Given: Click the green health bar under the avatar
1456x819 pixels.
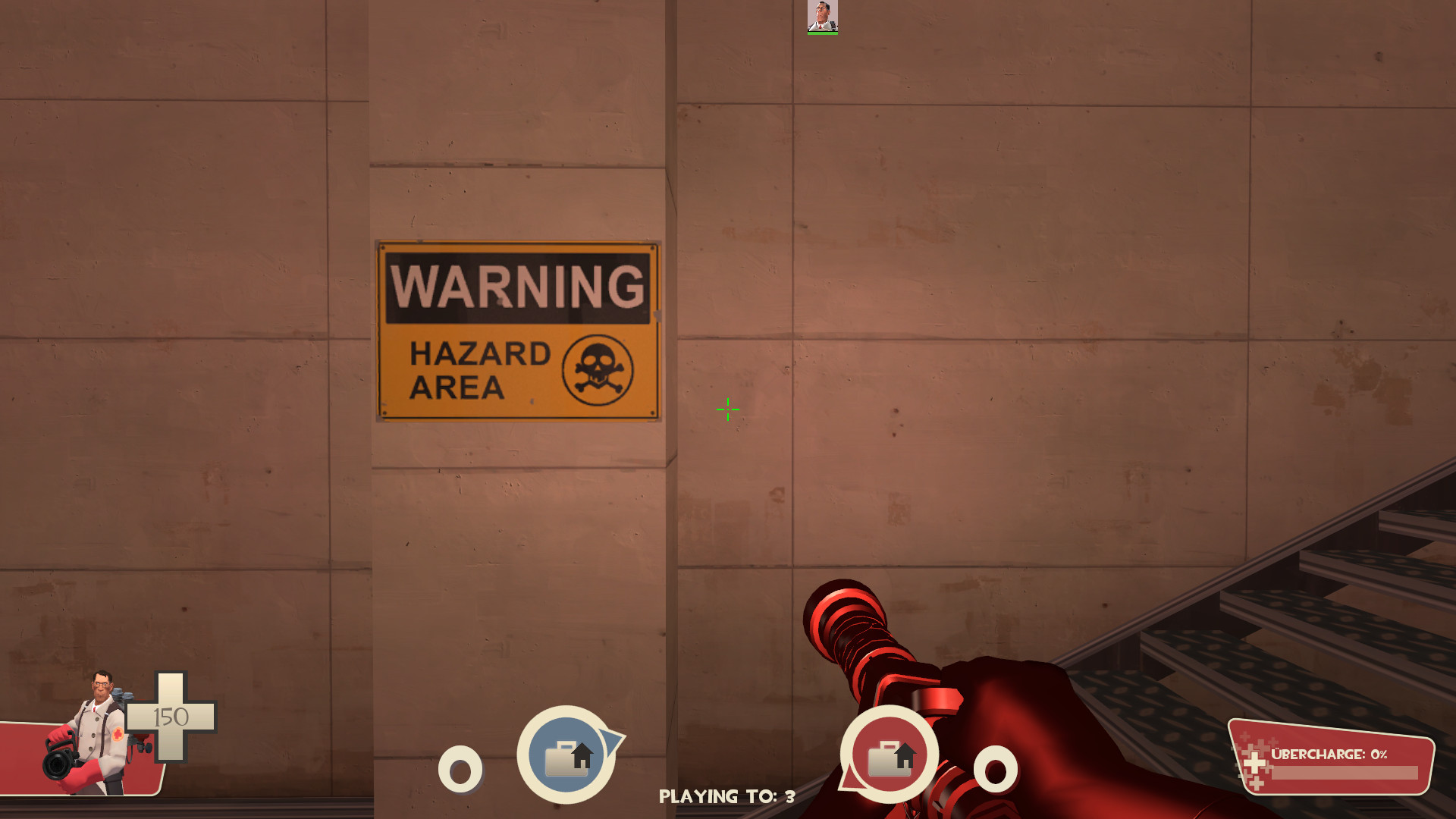Looking at the screenshot, I should pyautogui.click(x=821, y=32).
